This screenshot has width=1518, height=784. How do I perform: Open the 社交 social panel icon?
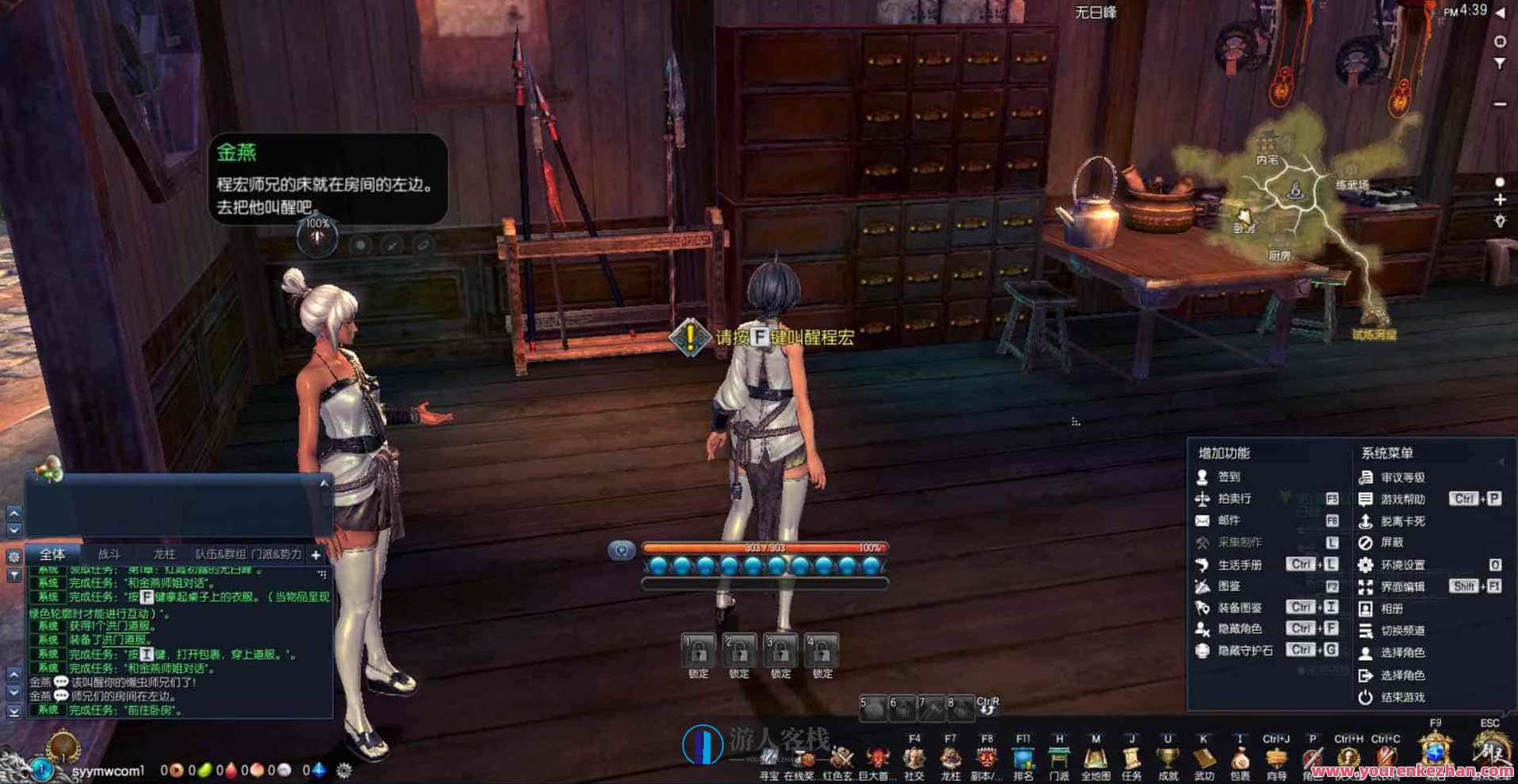coord(912,756)
